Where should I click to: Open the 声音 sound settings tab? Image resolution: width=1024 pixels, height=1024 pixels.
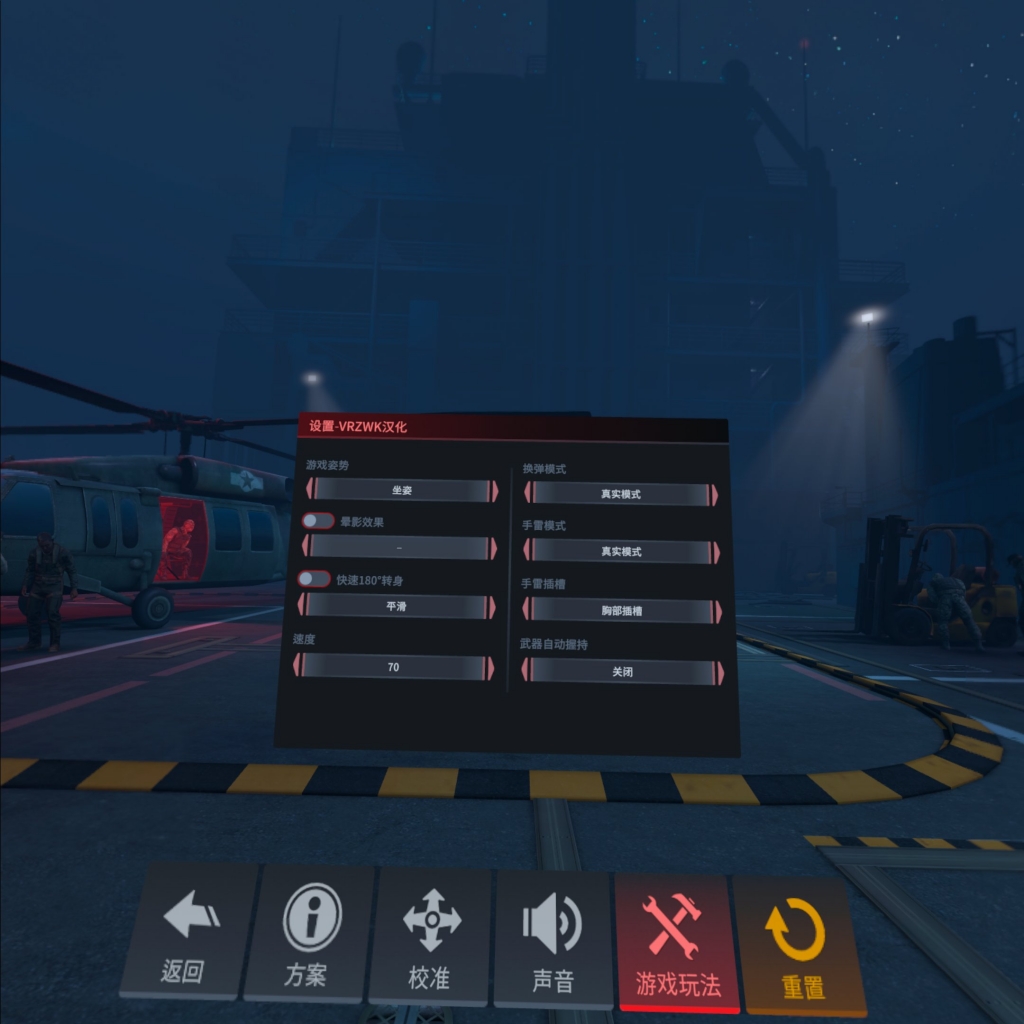pos(553,938)
